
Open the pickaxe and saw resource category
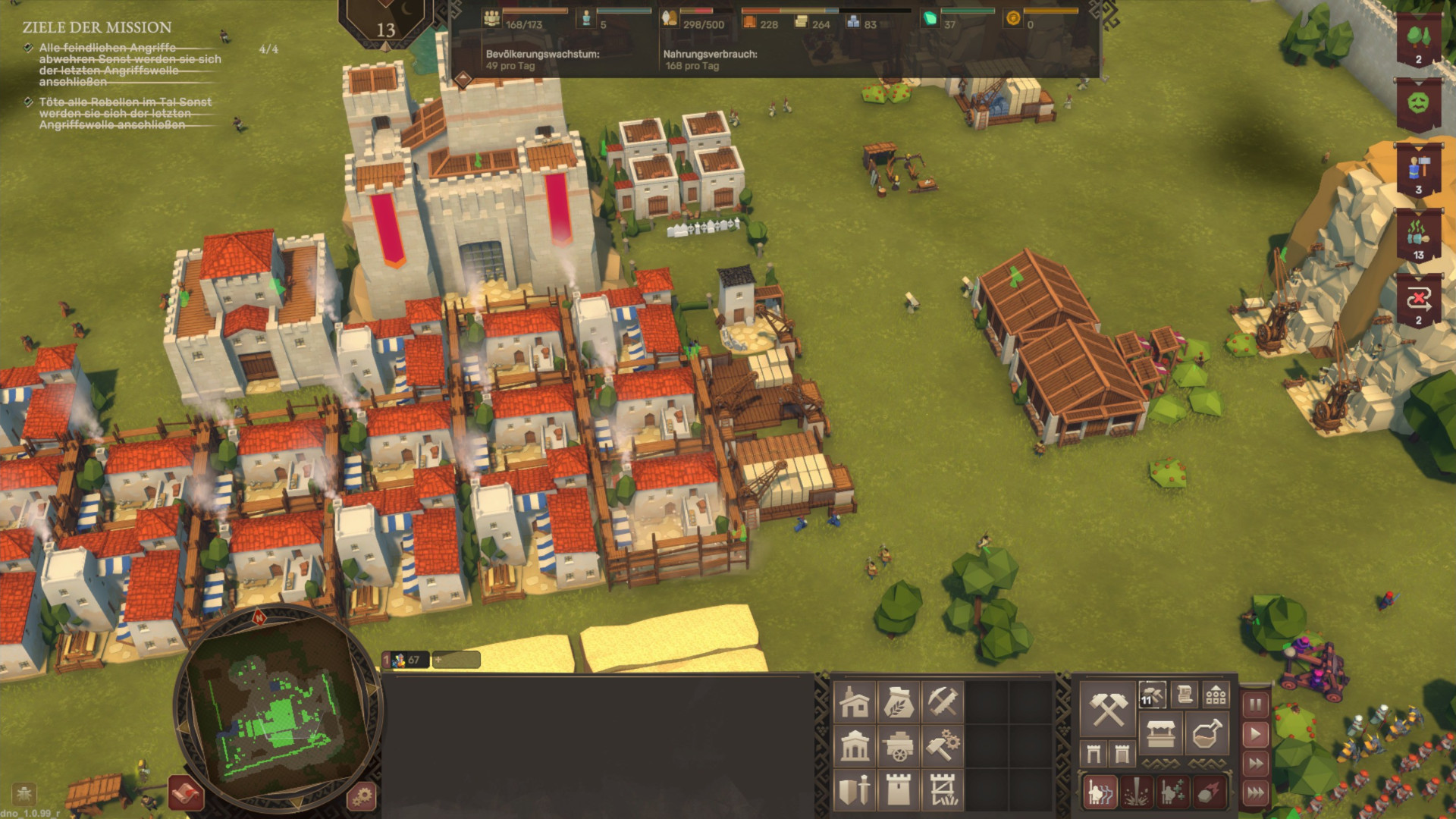point(943,702)
